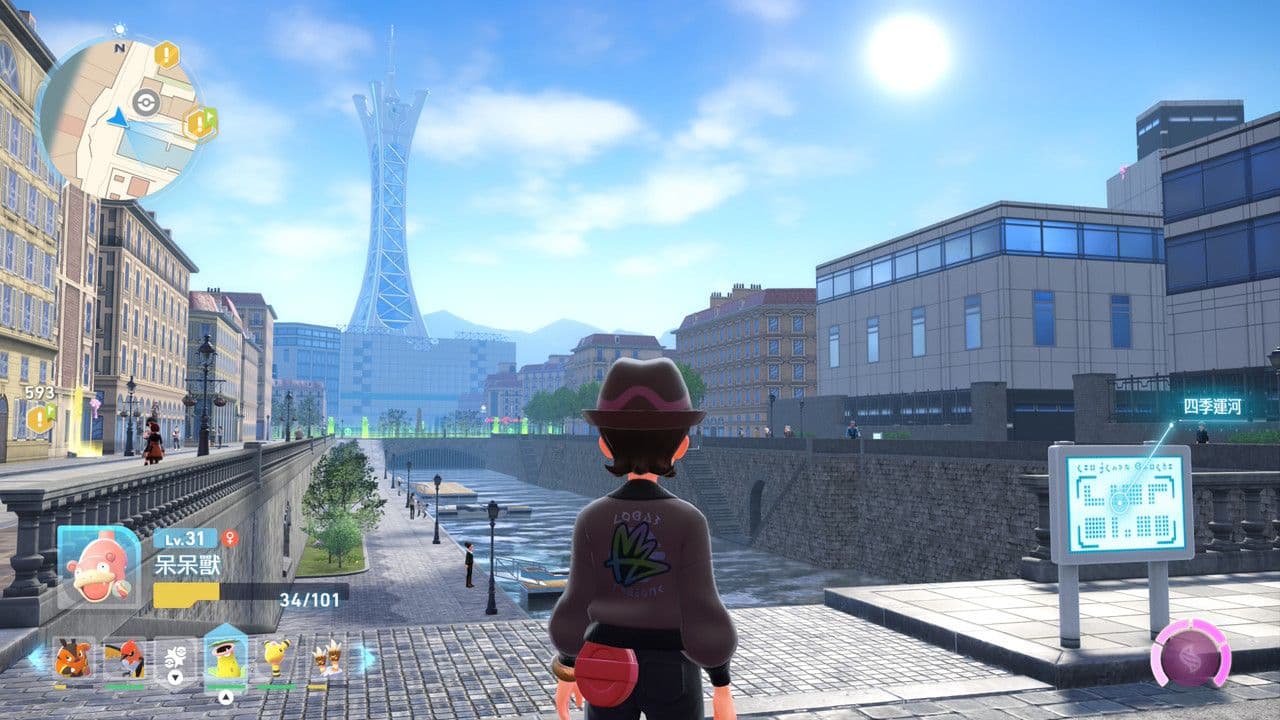Switch to the Fletchinder party slot

tap(124, 659)
